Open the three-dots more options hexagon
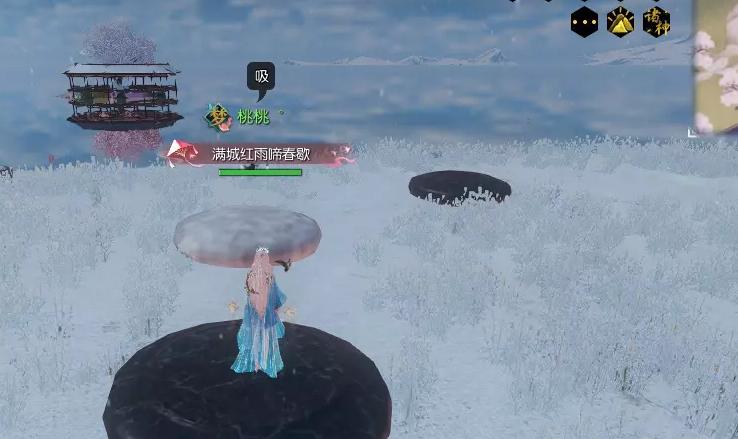Viewport: 738px width, 439px height. [584, 22]
